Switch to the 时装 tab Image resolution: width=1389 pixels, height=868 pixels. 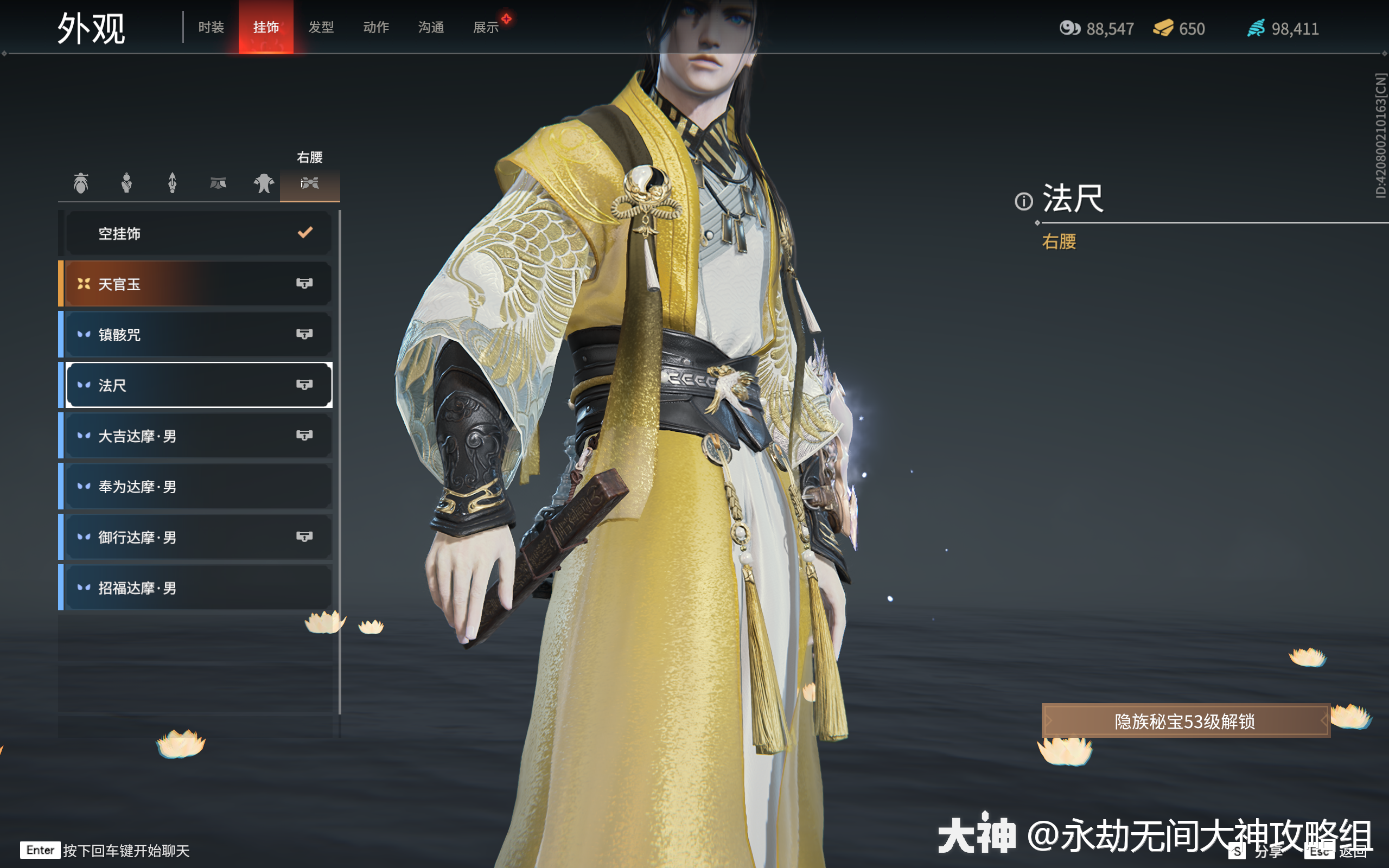point(211,27)
